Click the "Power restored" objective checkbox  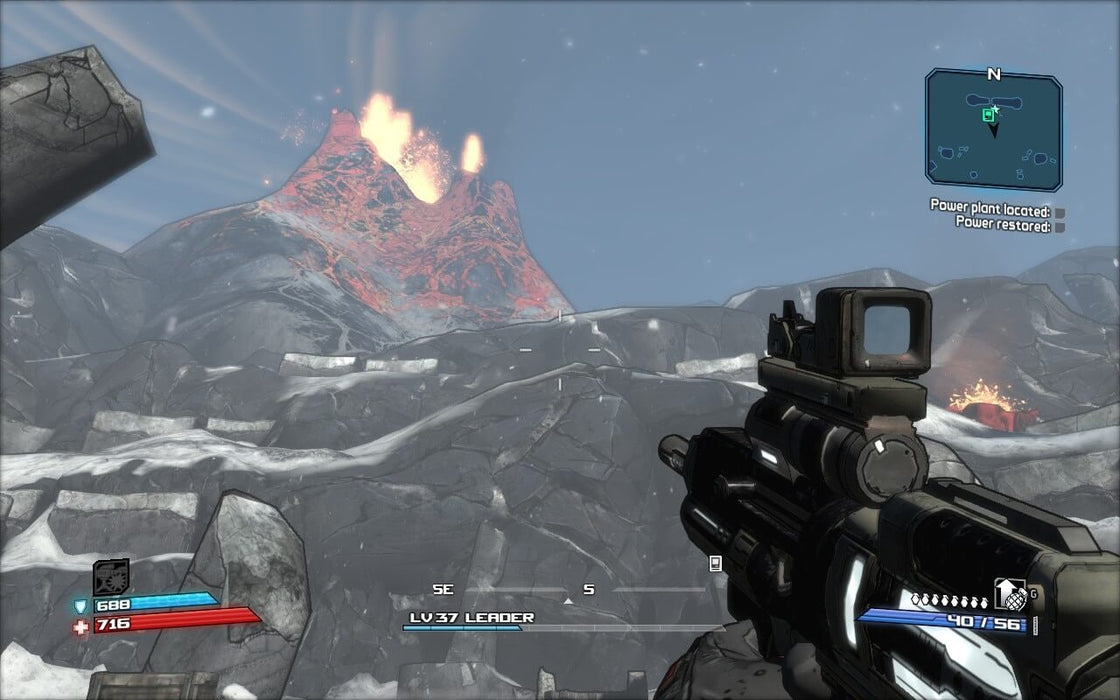[1059, 227]
